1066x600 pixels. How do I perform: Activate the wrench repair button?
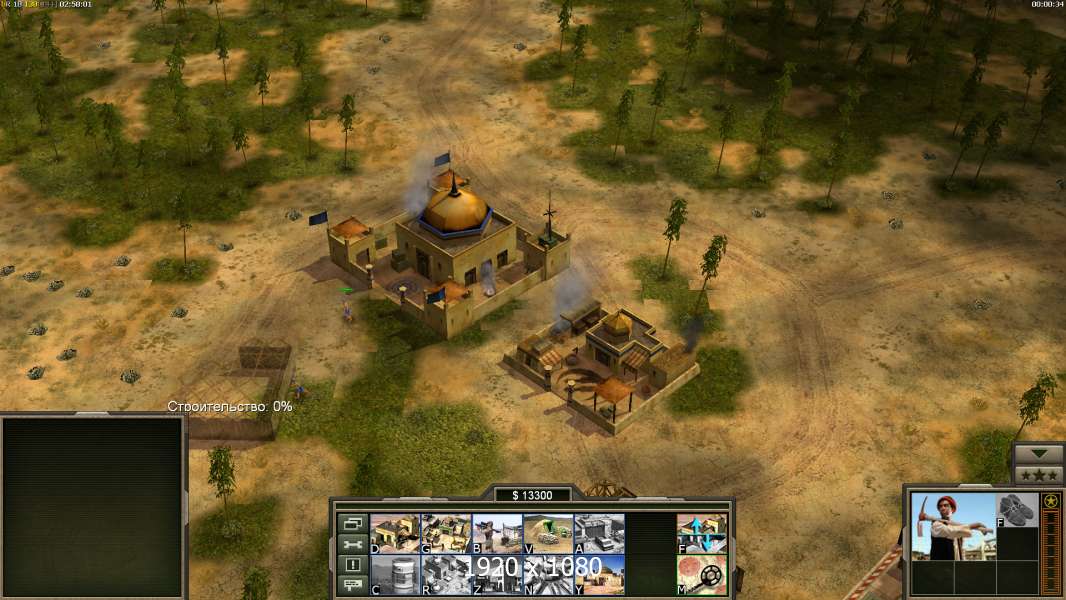[x=352, y=544]
